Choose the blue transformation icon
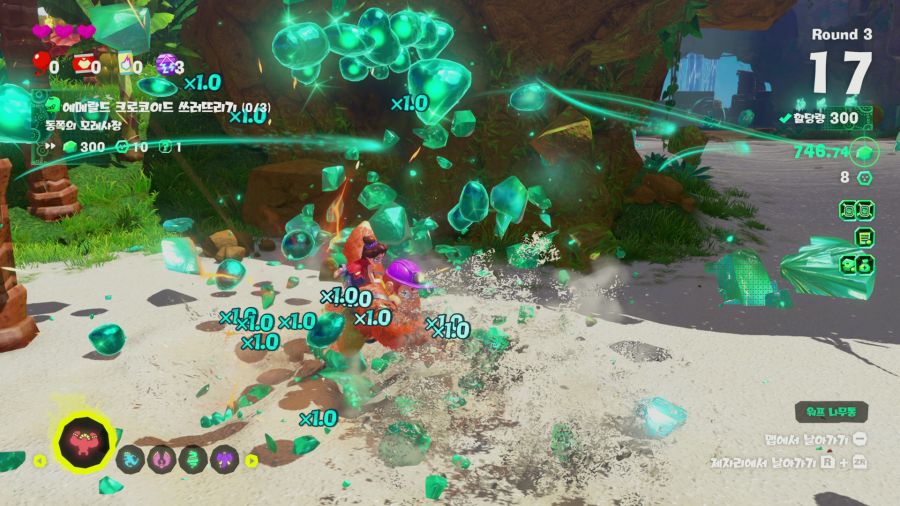The height and width of the screenshot is (506, 900). click(132, 459)
